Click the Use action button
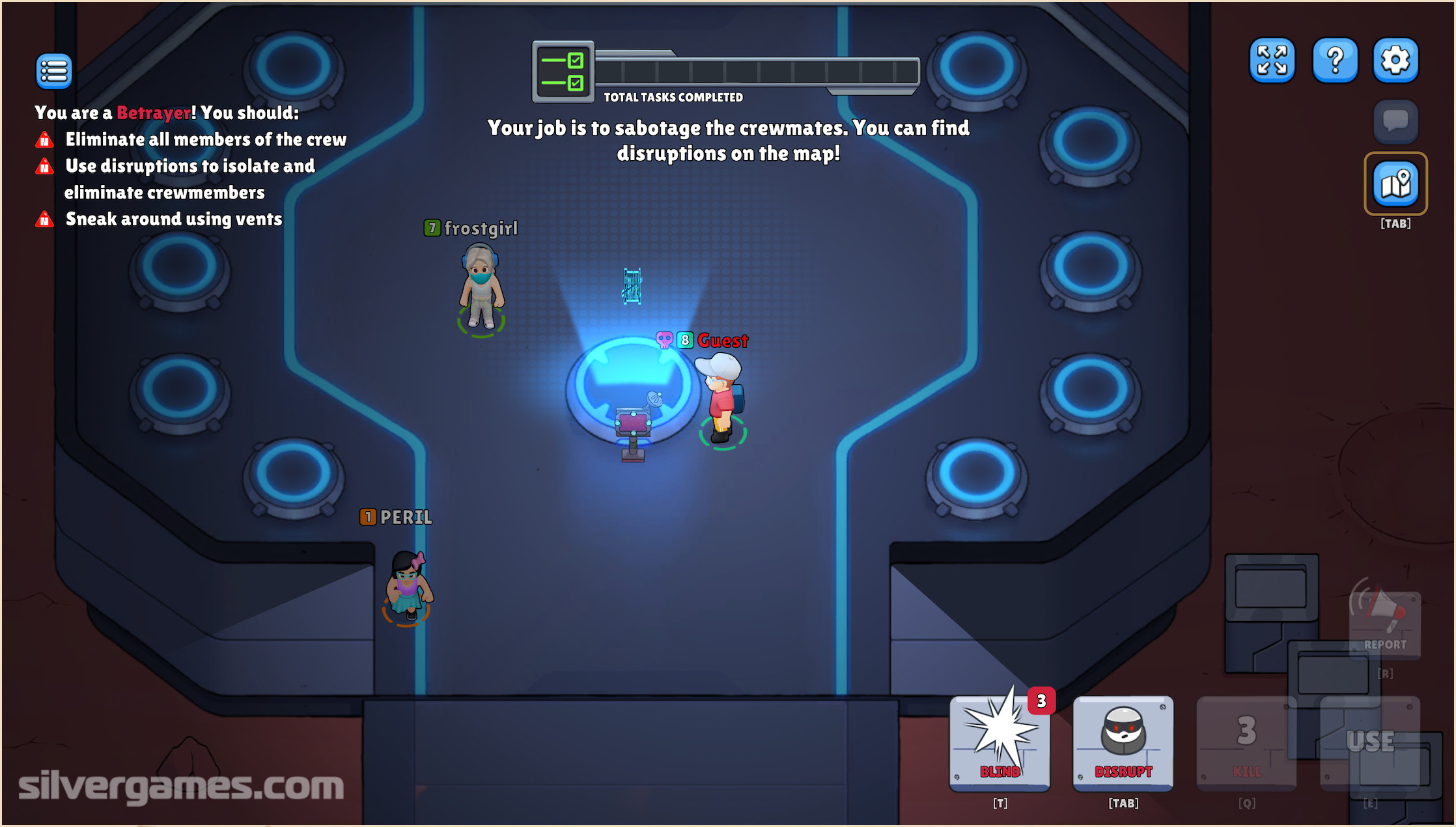The width and height of the screenshot is (1456, 827). click(1370, 744)
